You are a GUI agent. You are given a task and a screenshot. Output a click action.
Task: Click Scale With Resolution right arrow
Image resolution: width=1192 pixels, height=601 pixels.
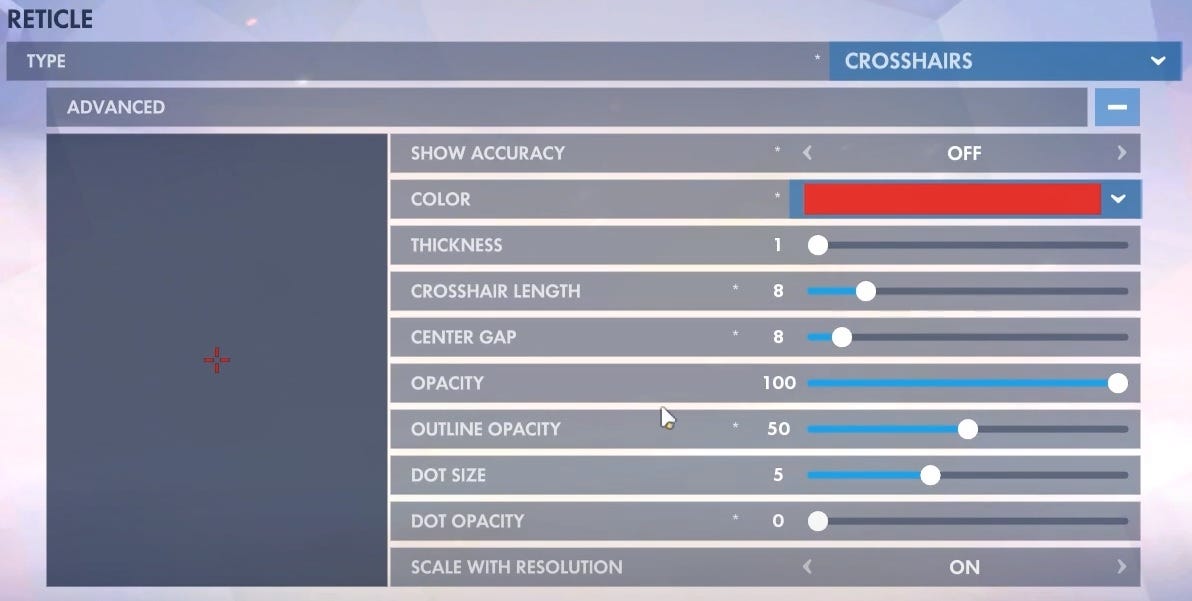(x=1121, y=567)
